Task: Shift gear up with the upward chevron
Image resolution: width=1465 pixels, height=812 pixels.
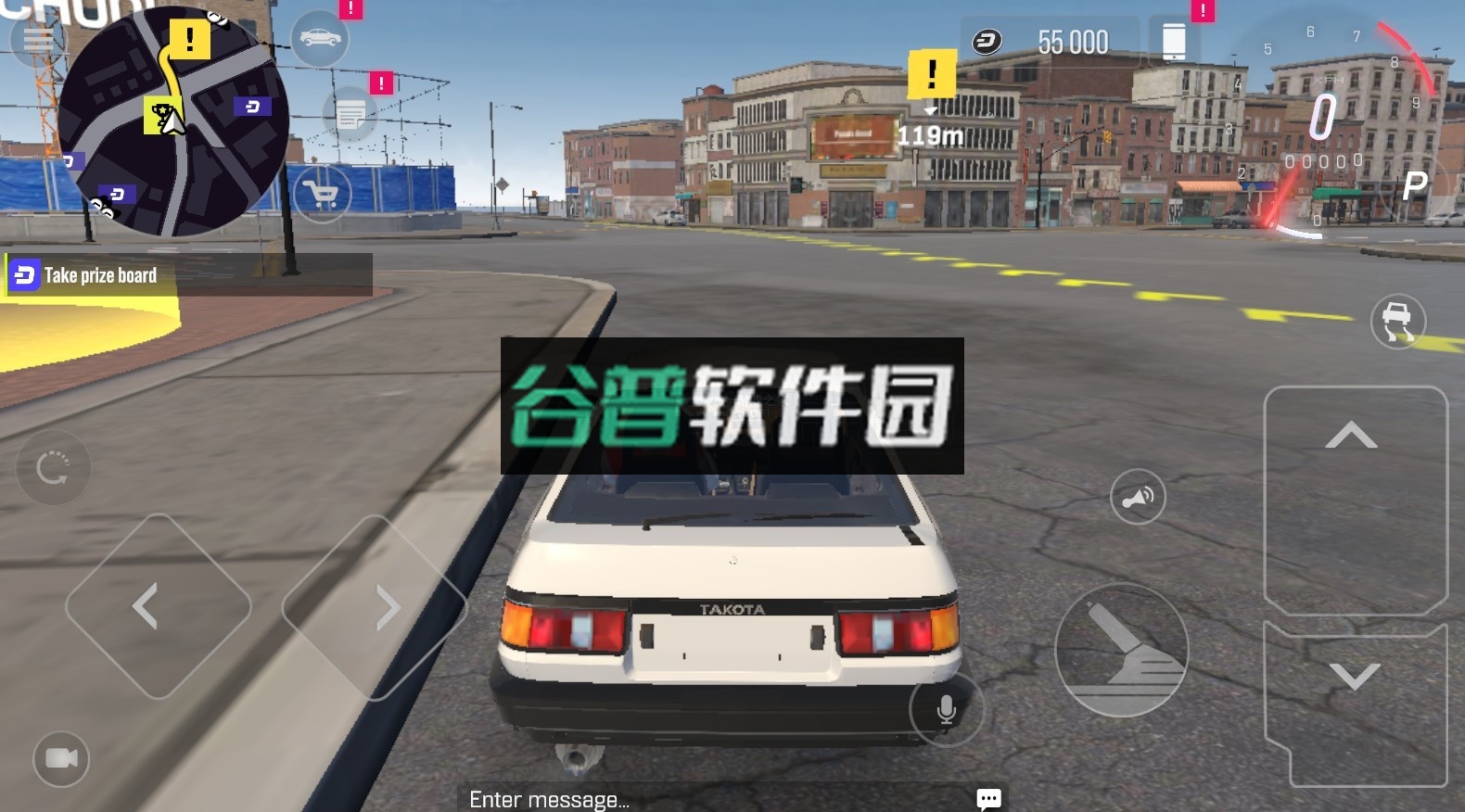Action: 1354,432
